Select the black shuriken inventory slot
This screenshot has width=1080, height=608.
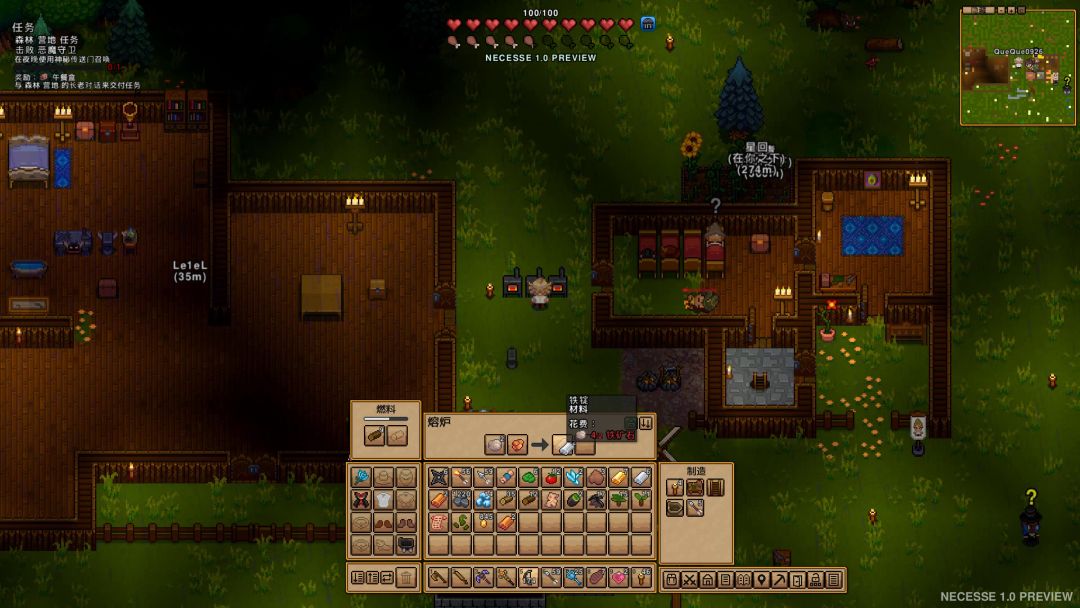pos(438,477)
